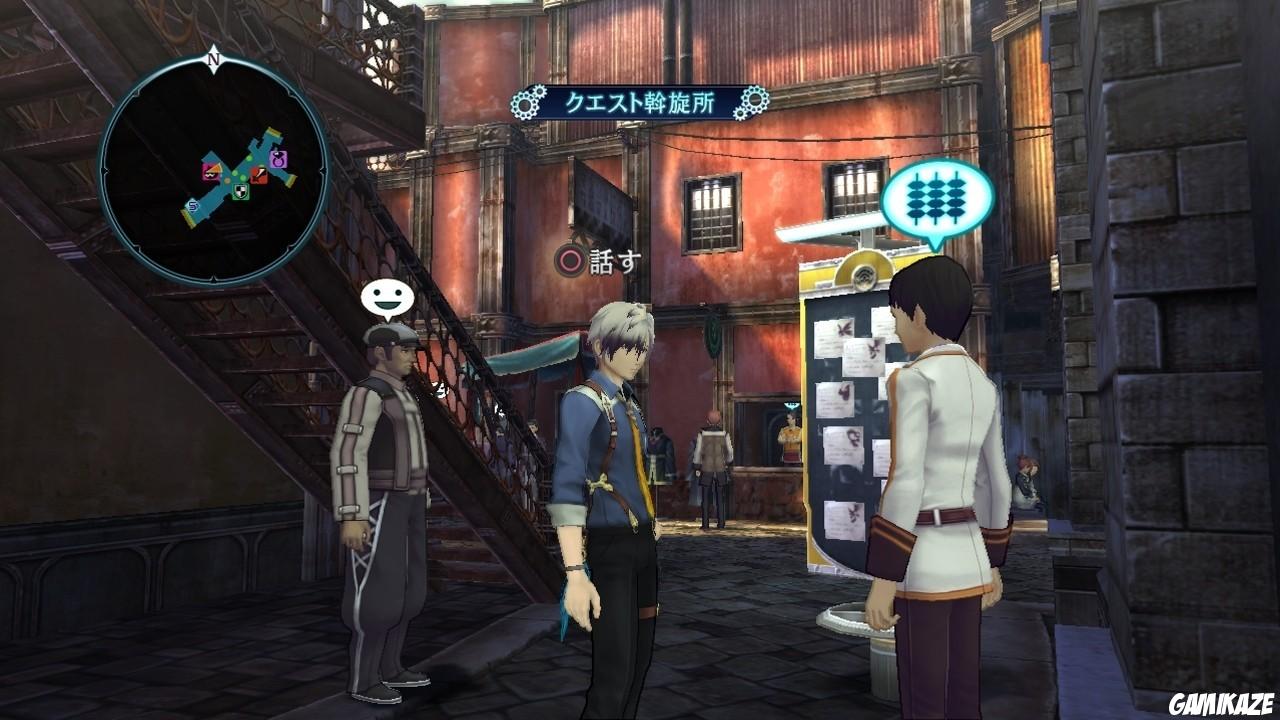Click the yellow player marker on the minimap

226,179
